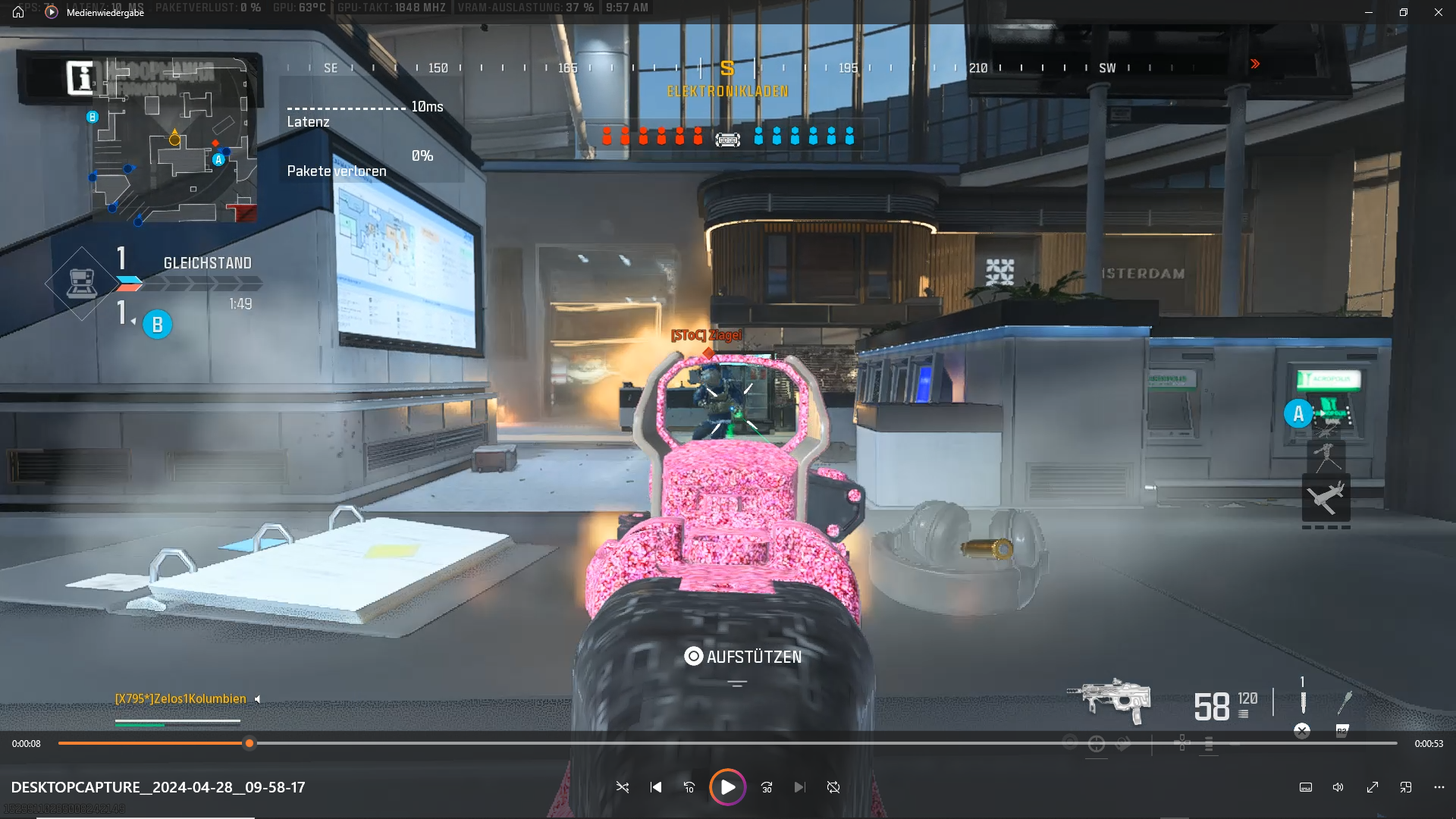The width and height of the screenshot is (1456, 819).
Task: Select the B objective marker on the minimap
Action: tap(93, 117)
